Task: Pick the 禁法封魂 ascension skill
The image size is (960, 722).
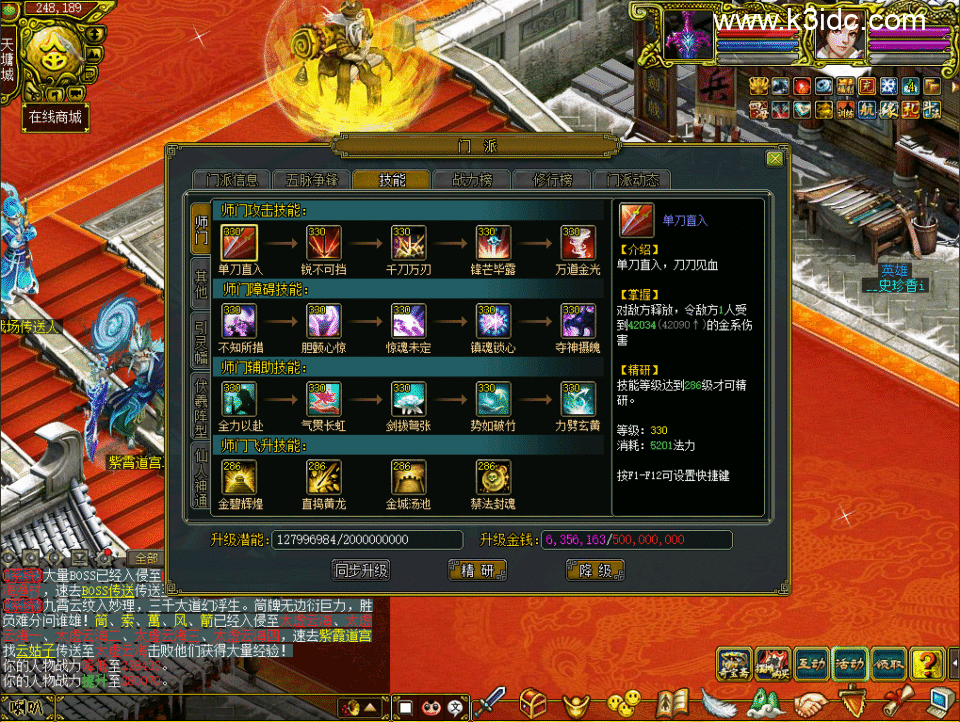Action: (494, 478)
